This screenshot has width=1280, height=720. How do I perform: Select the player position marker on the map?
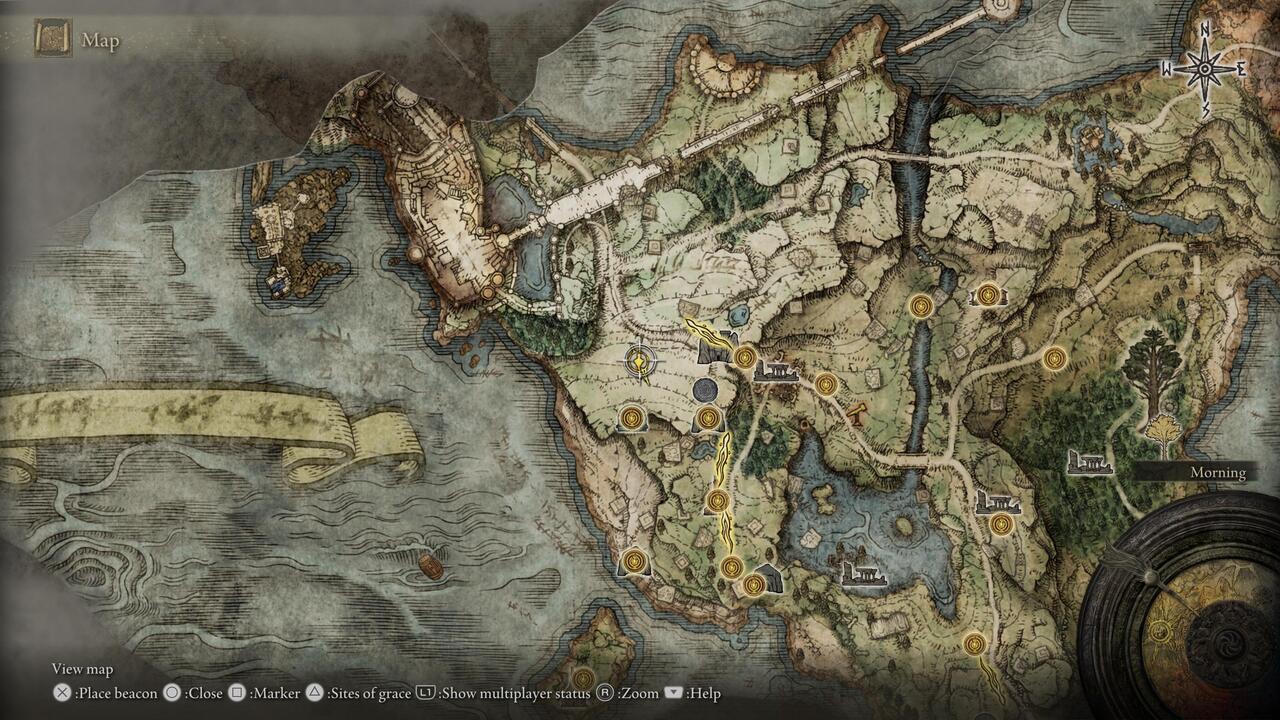pyautogui.click(x=640, y=360)
